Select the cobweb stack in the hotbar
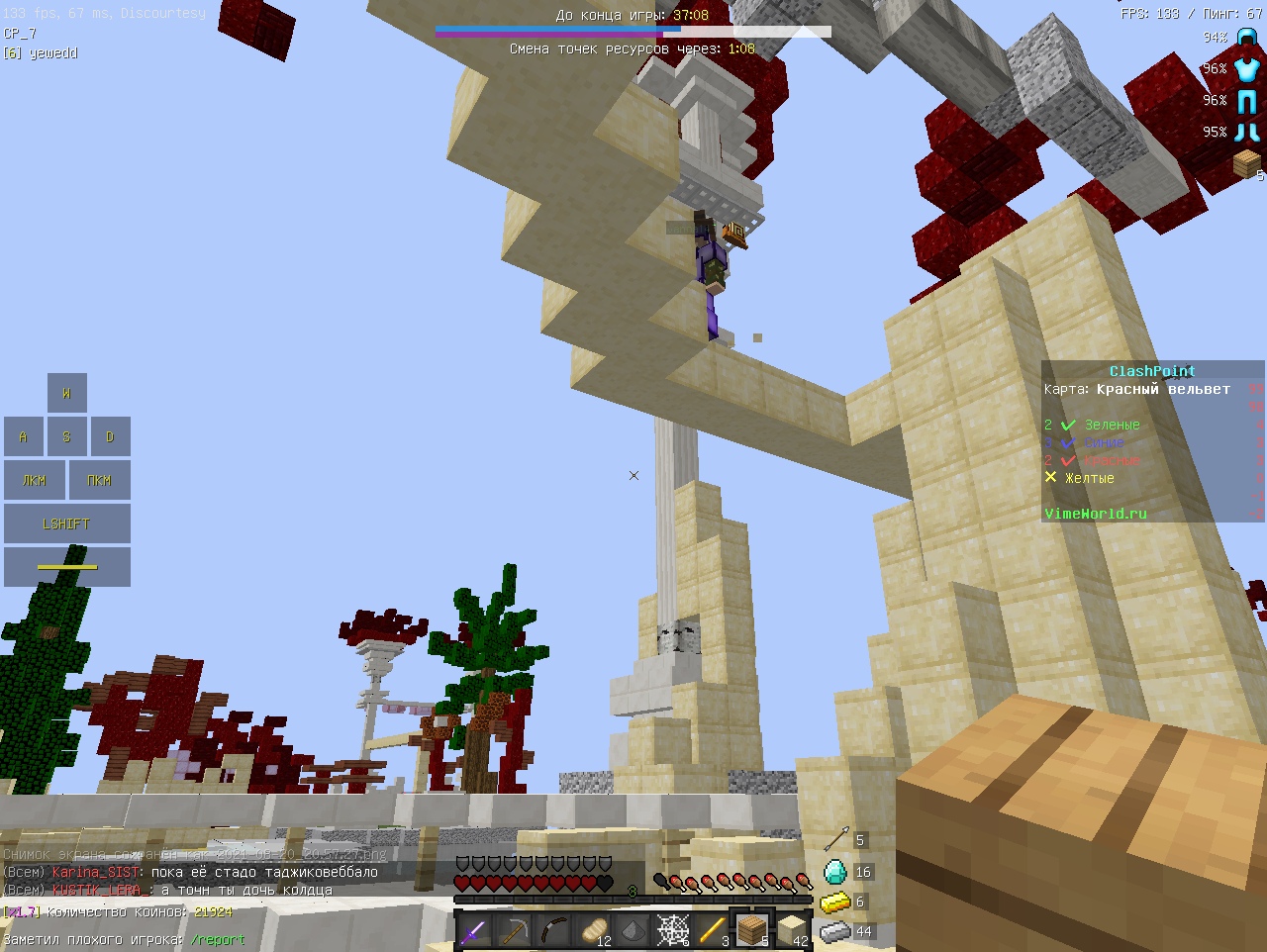The image size is (1267, 952). 673,931
